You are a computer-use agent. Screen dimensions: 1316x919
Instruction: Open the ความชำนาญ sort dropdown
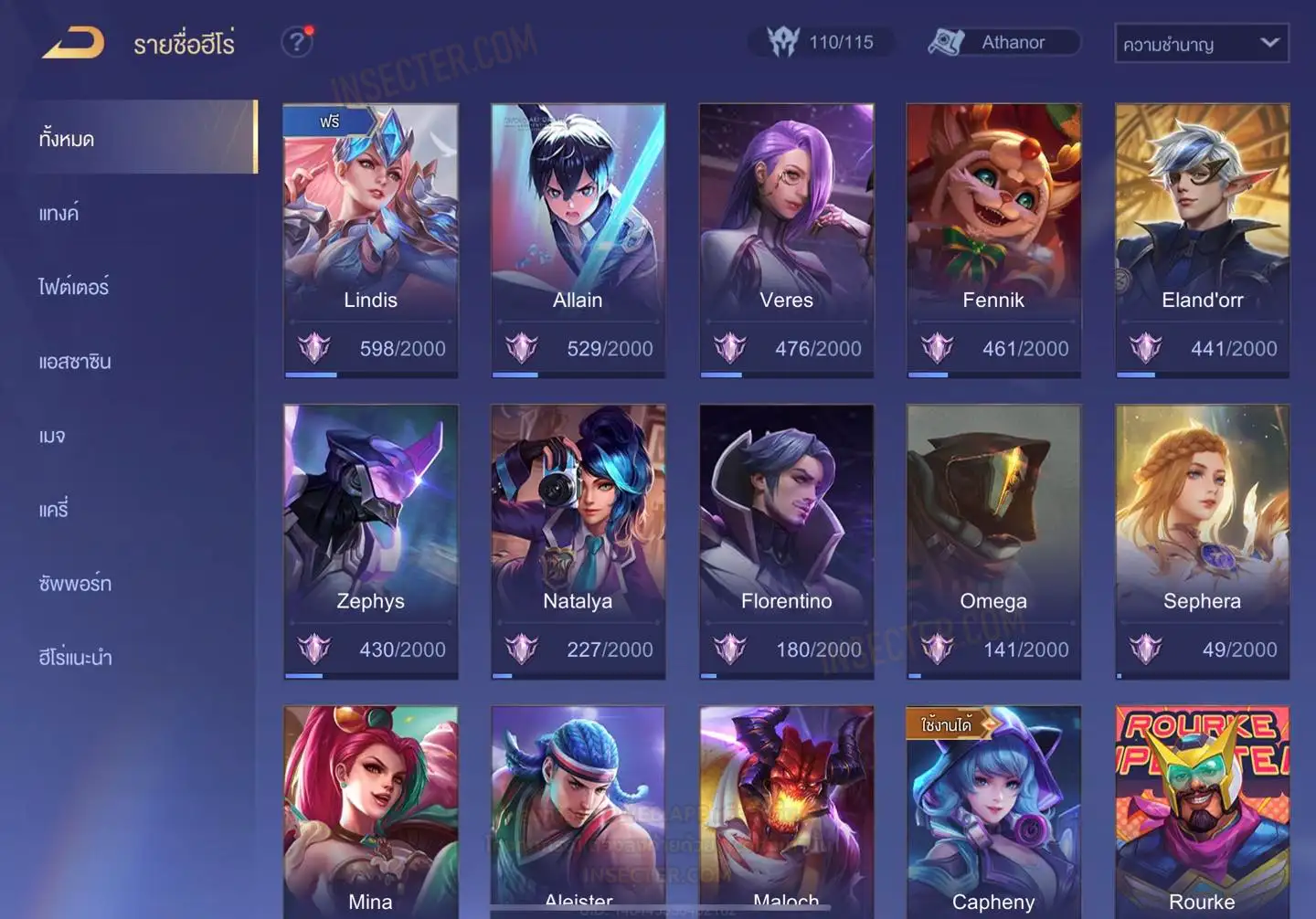coord(1201,43)
